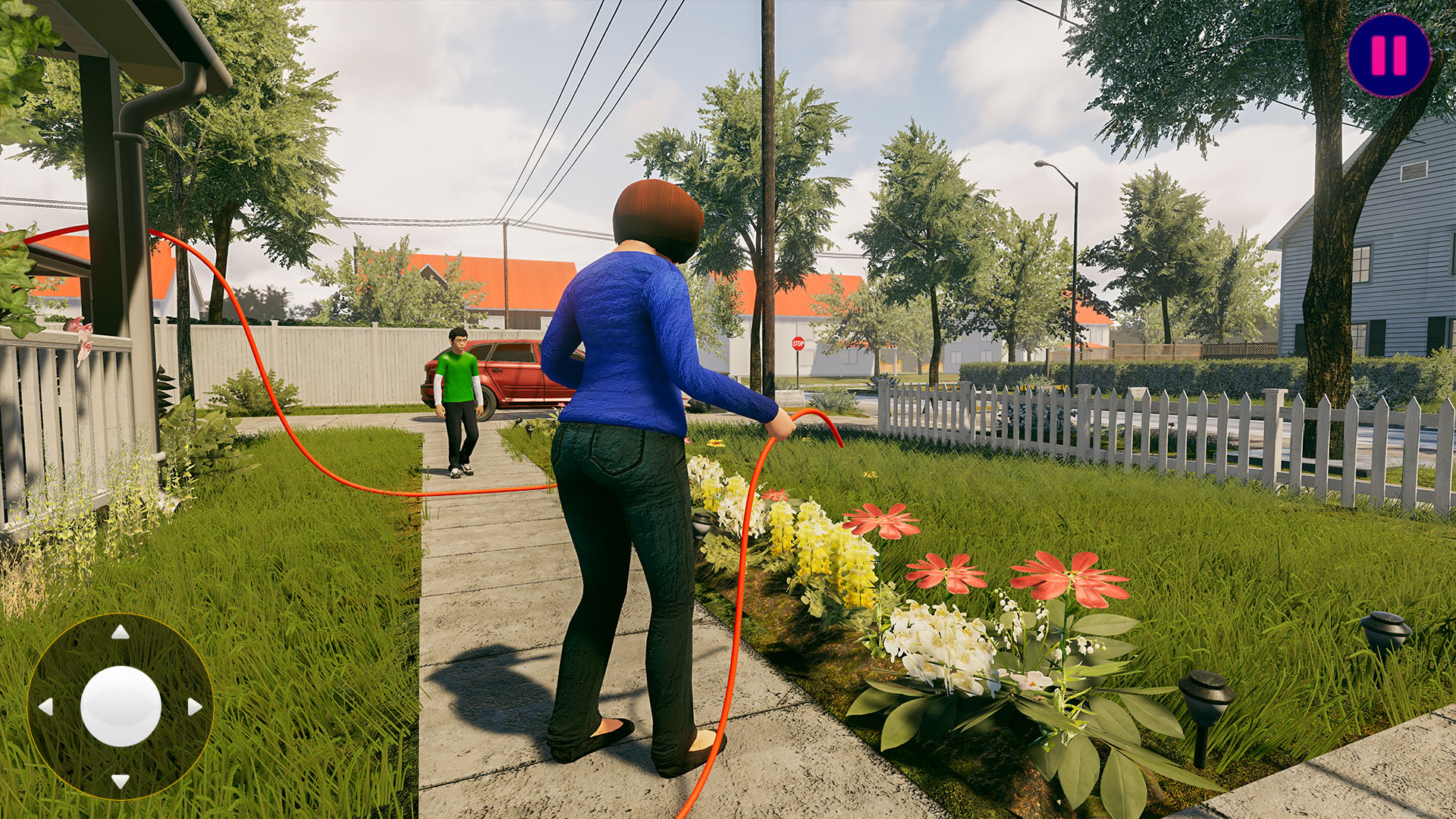
Task: Tap the joystick's left arrow
Action: (45, 707)
